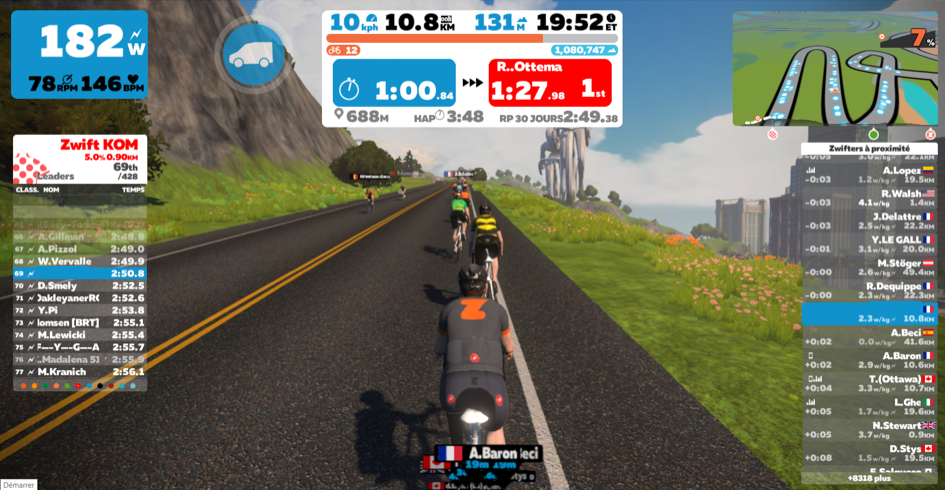Click the Démarrer button

(19, 485)
